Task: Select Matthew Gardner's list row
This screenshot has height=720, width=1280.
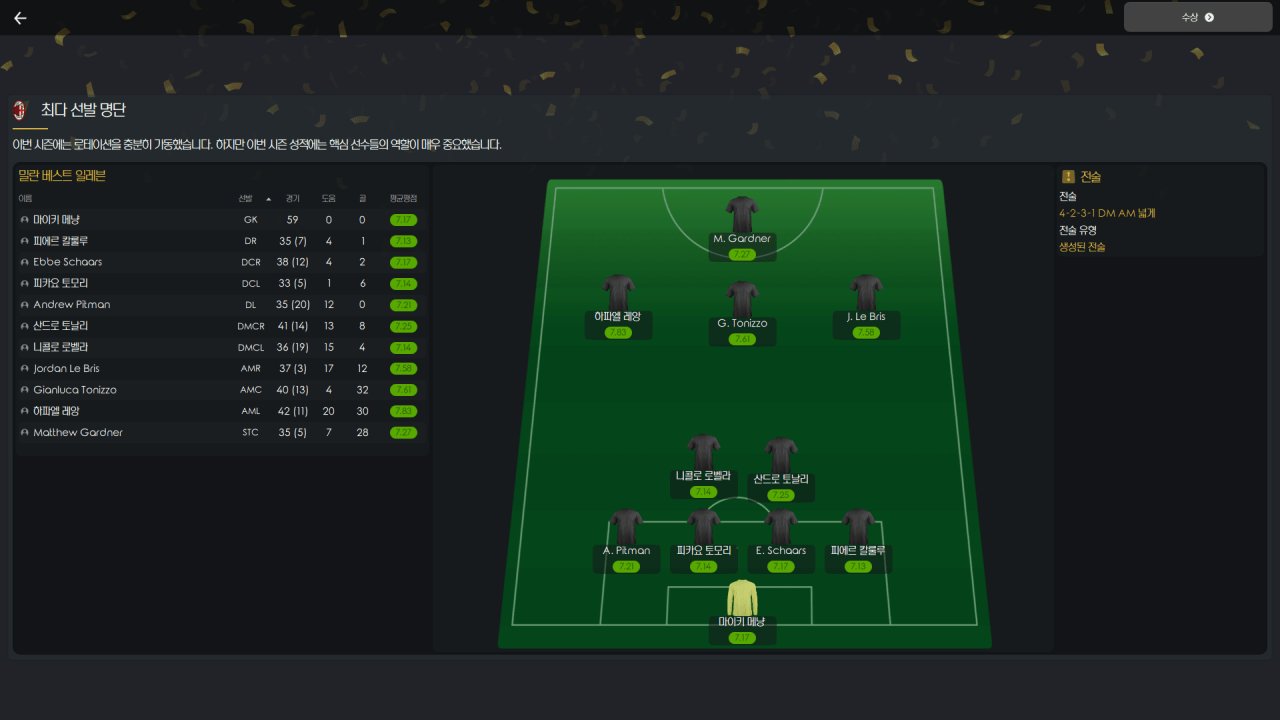Action: coord(78,432)
